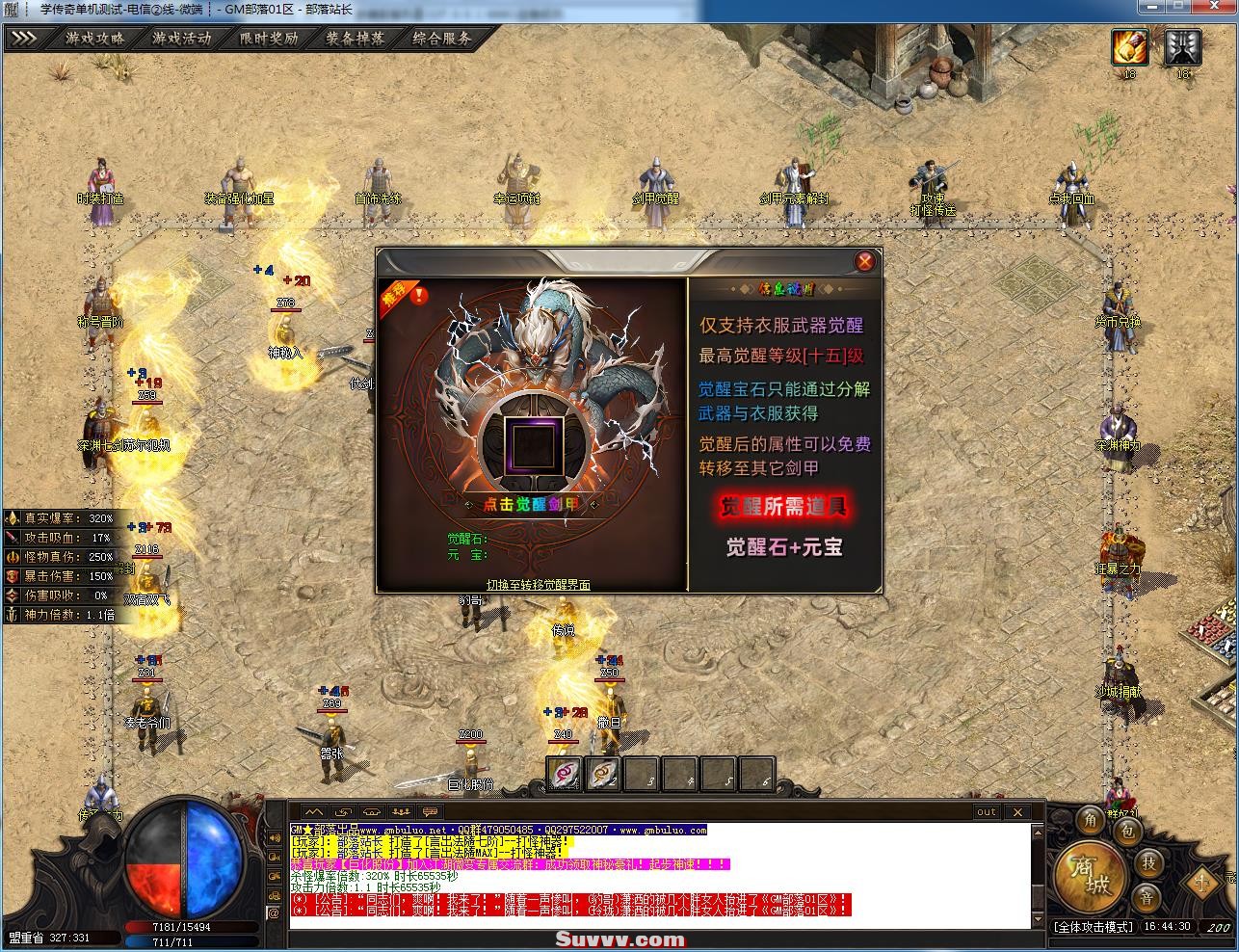
Task: Use the orange swirl item in hotbar slot 2
Action: click(x=604, y=773)
